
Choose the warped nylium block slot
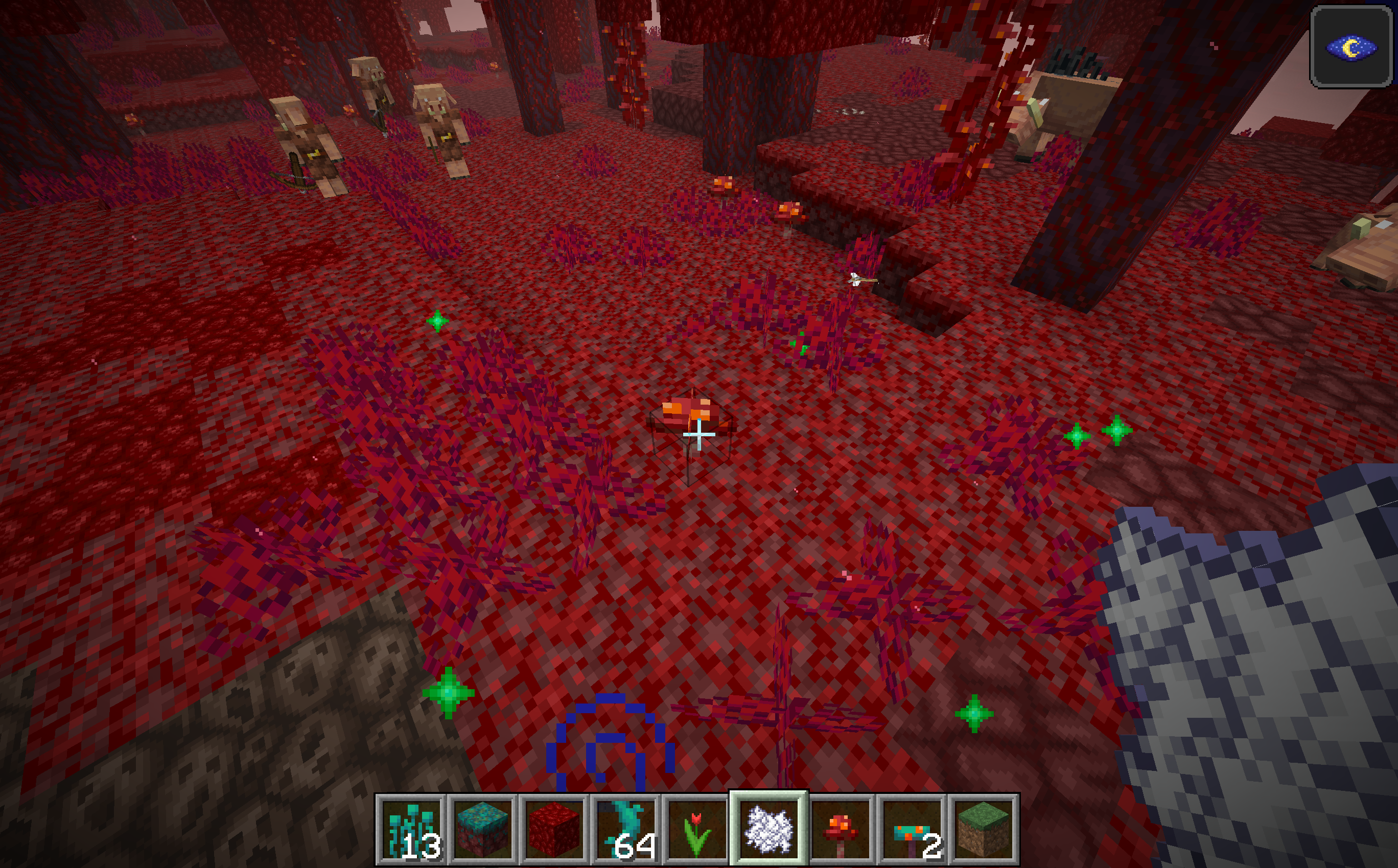click(482, 829)
